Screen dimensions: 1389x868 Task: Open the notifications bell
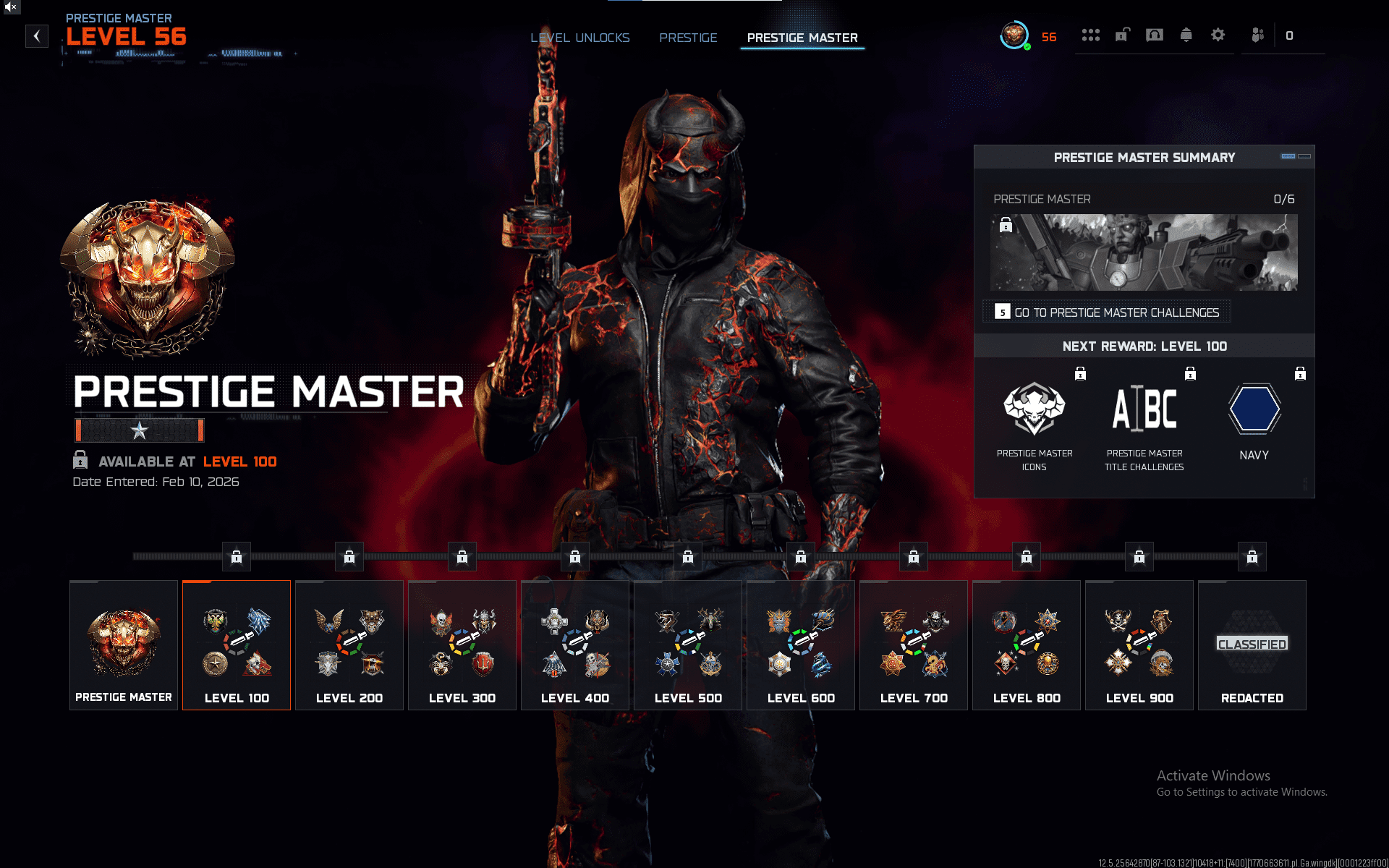(x=1186, y=35)
